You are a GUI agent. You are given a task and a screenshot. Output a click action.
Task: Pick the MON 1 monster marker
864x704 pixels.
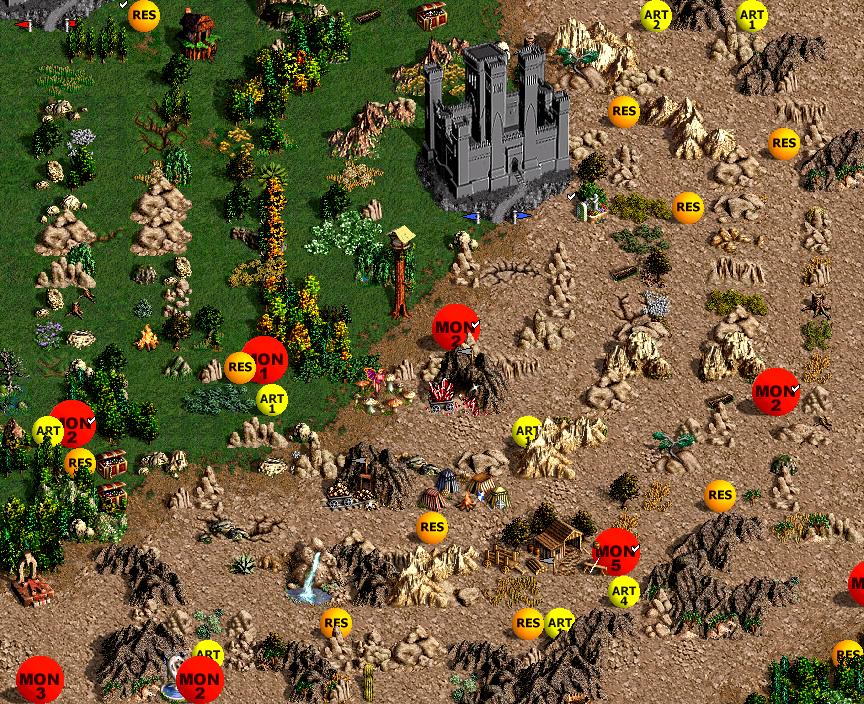[x=265, y=360]
